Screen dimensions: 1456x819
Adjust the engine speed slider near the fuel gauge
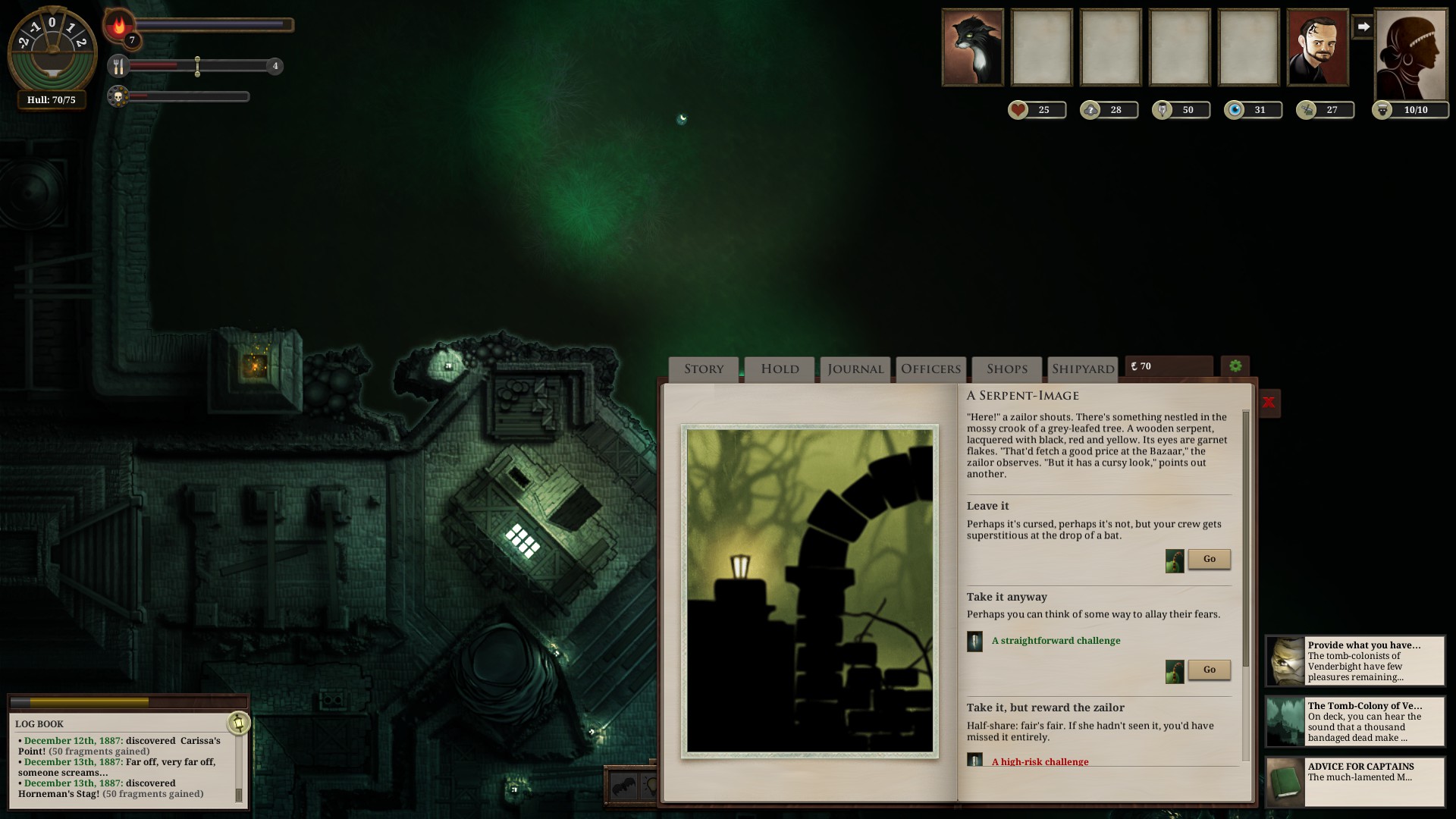click(x=198, y=67)
